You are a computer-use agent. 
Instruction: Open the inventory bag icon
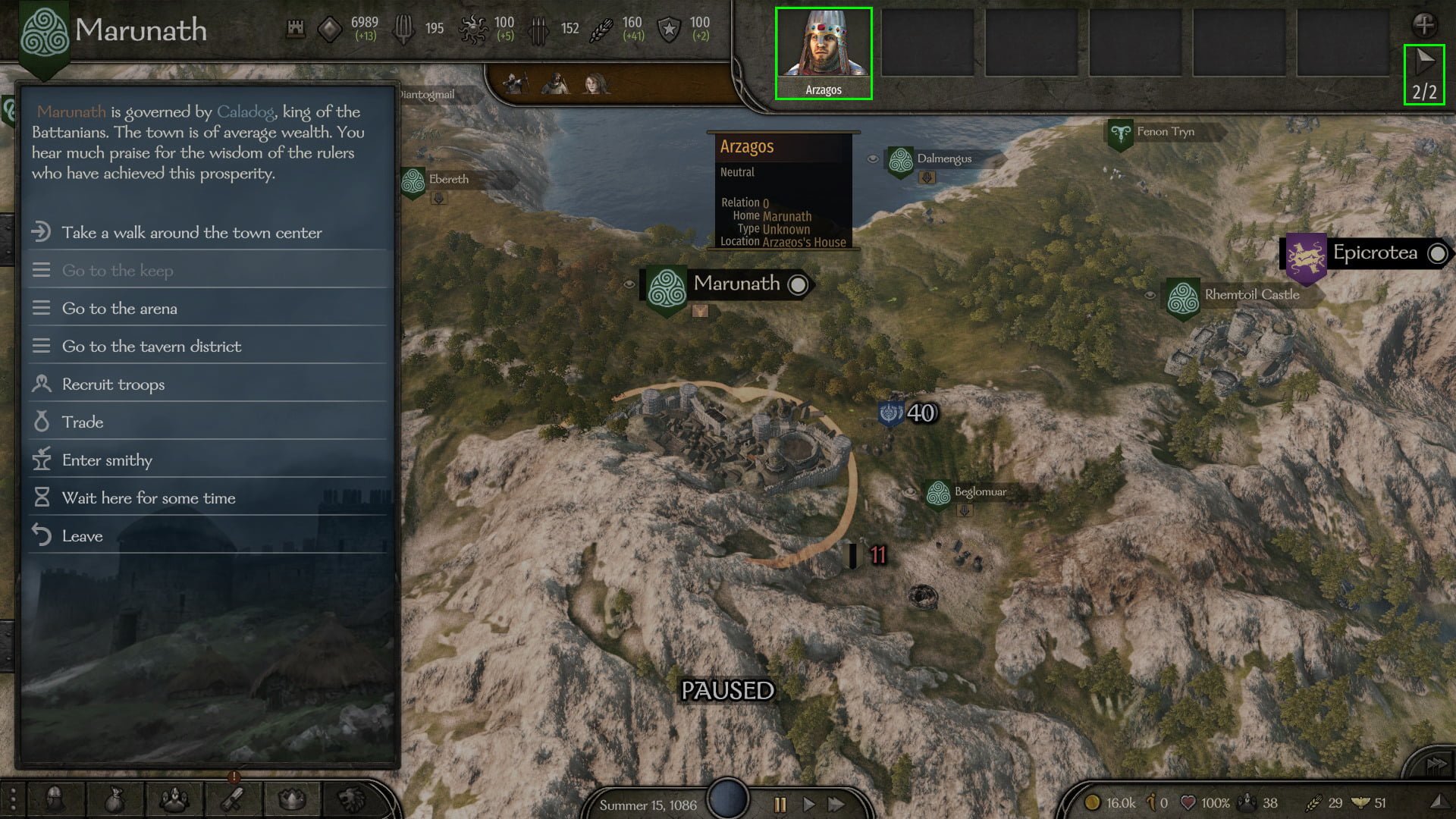click(114, 800)
